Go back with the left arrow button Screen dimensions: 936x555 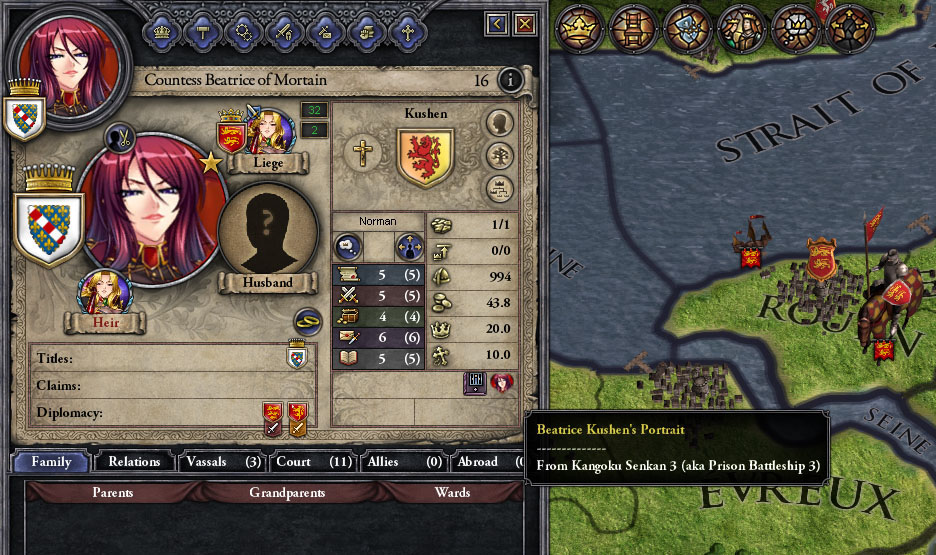click(497, 23)
